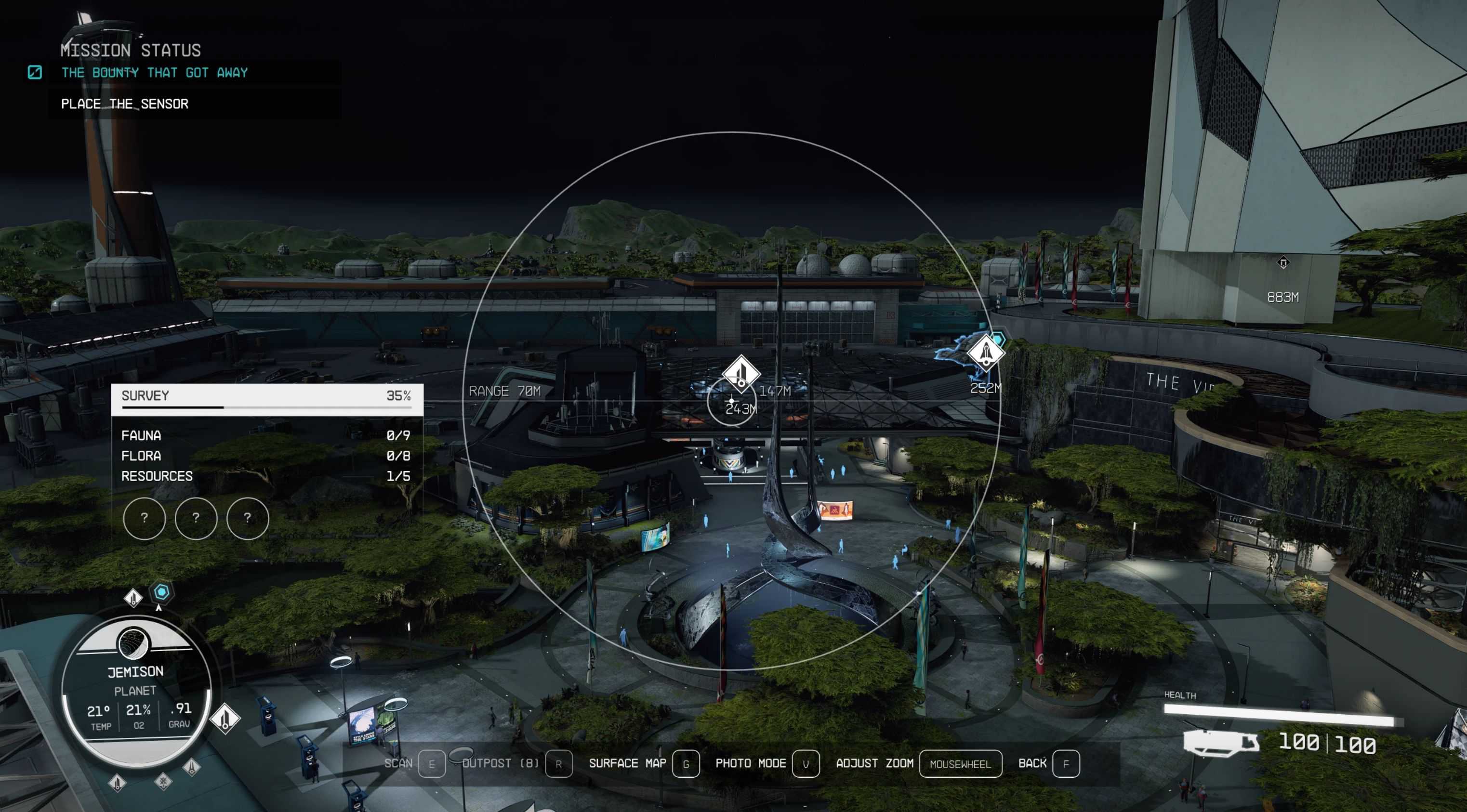Screen dimensions: 1467x812
Task: Select the blue hexagon quest marker above compass
Action: 162,592
